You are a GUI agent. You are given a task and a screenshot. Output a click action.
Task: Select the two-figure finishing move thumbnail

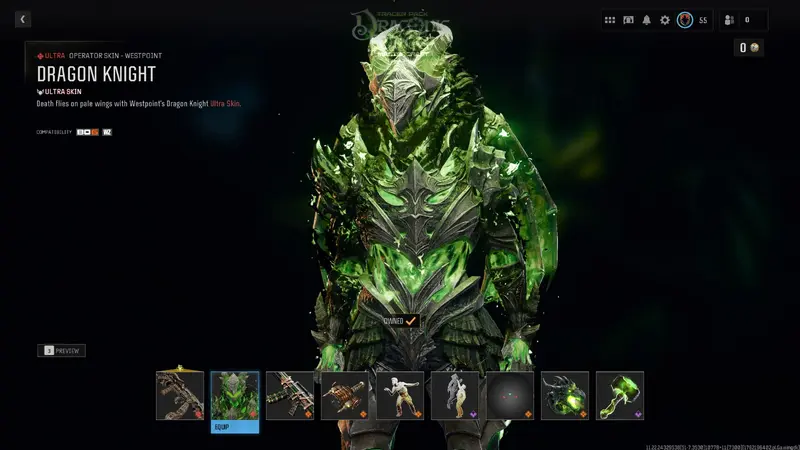click(455, 395)
